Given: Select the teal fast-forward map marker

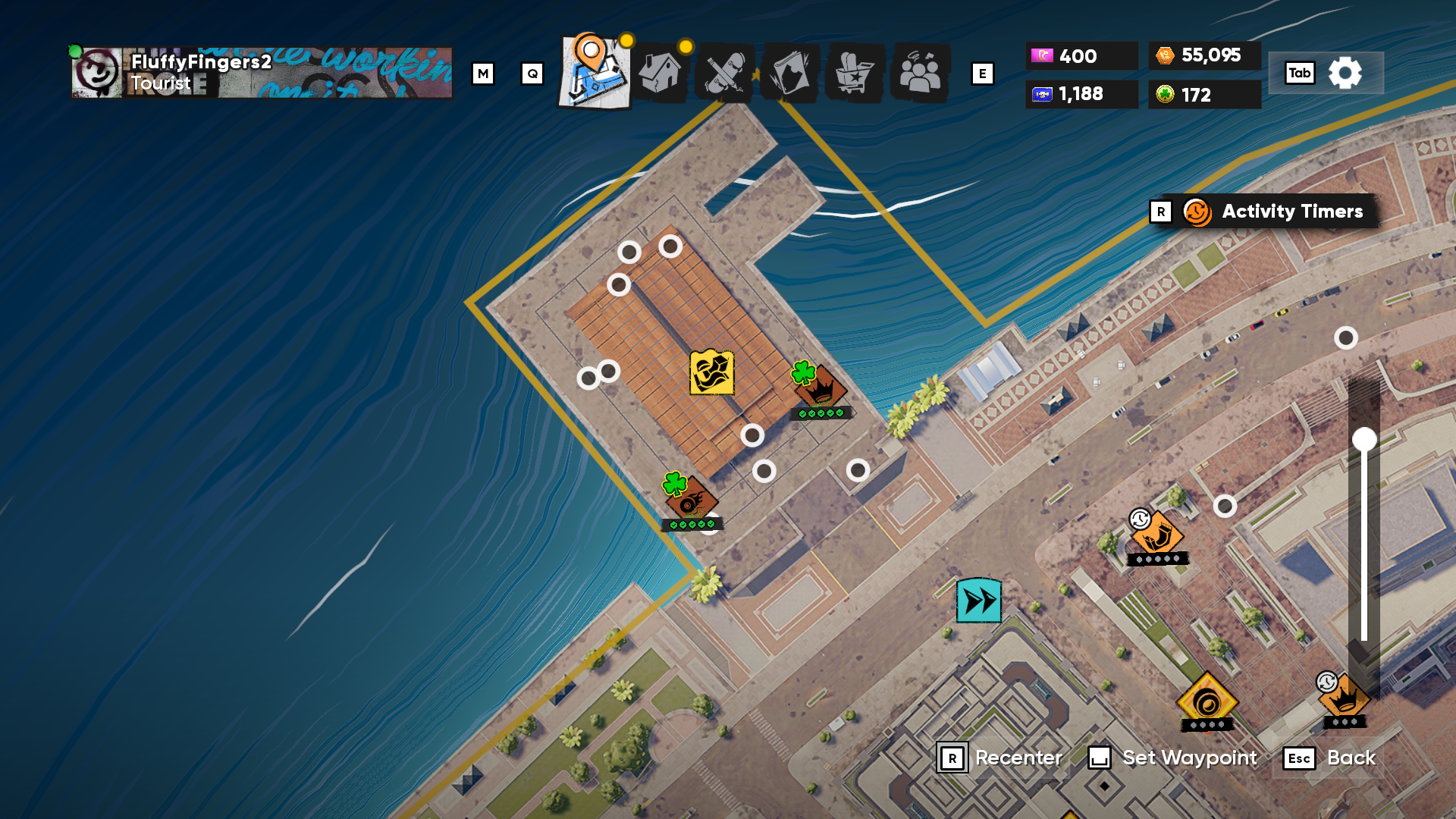Looking at the screenshot, I should (978, 601).
